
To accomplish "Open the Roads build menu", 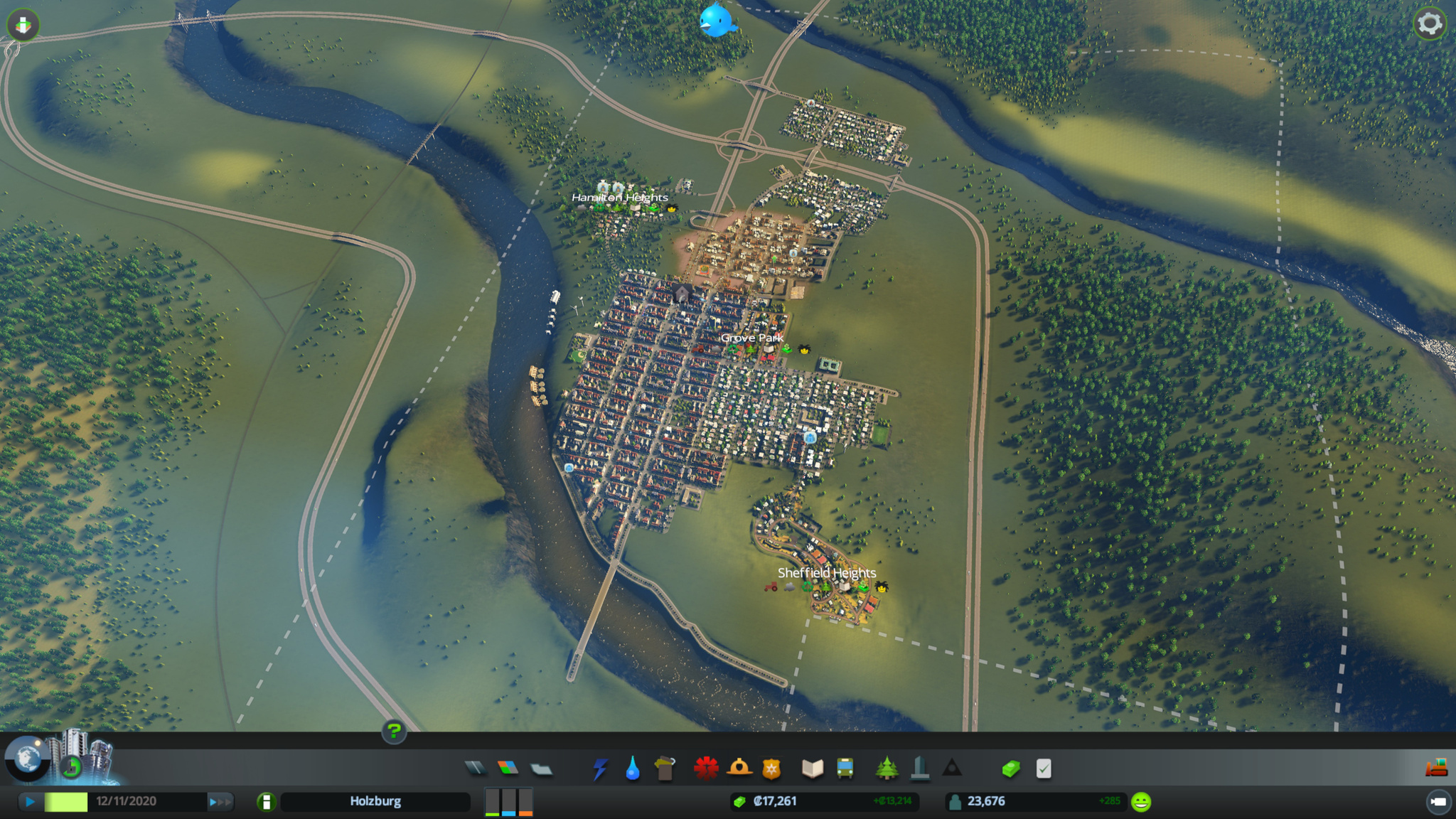I will (x=475, y=768).
